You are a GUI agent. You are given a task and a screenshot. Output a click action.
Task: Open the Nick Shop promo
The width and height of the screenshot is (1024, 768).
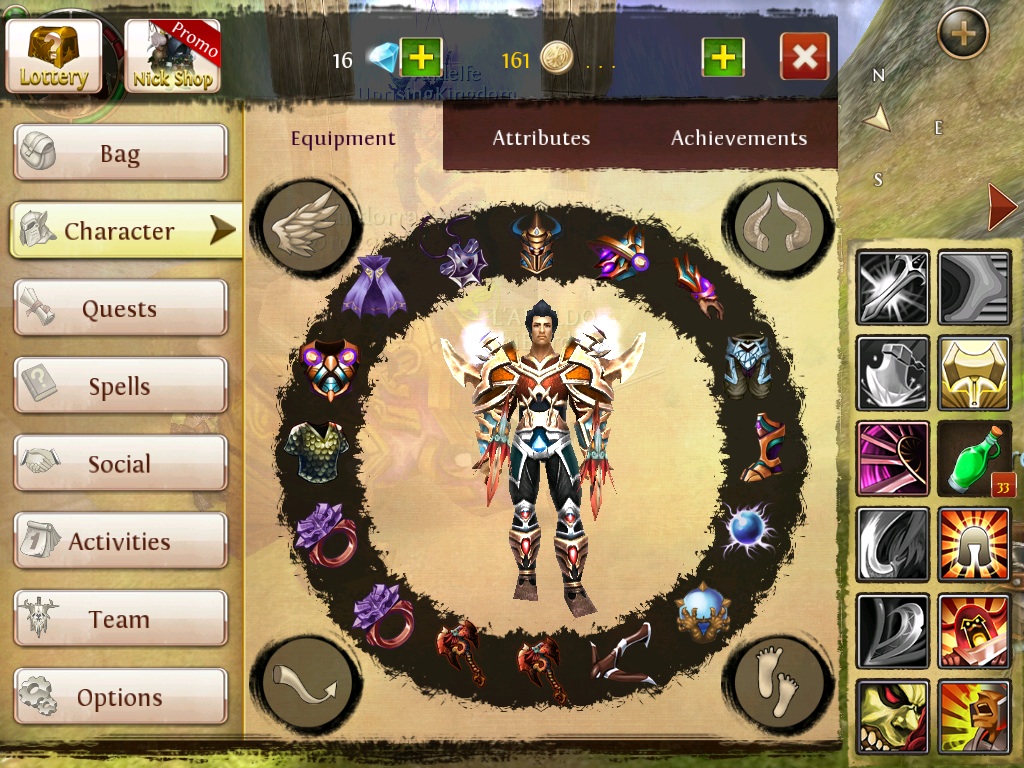tap(173, 56)
